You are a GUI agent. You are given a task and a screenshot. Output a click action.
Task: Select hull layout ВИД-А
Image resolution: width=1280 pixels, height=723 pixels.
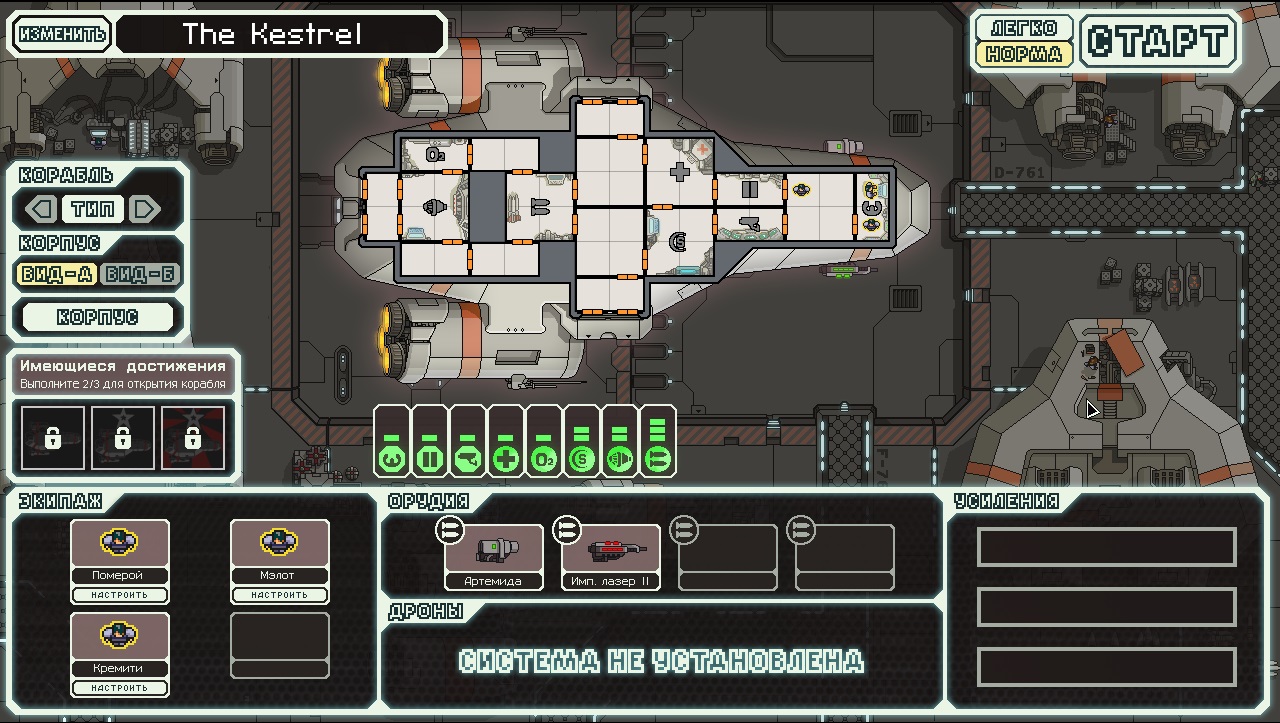pyautogui.click(x=57, y=275)
